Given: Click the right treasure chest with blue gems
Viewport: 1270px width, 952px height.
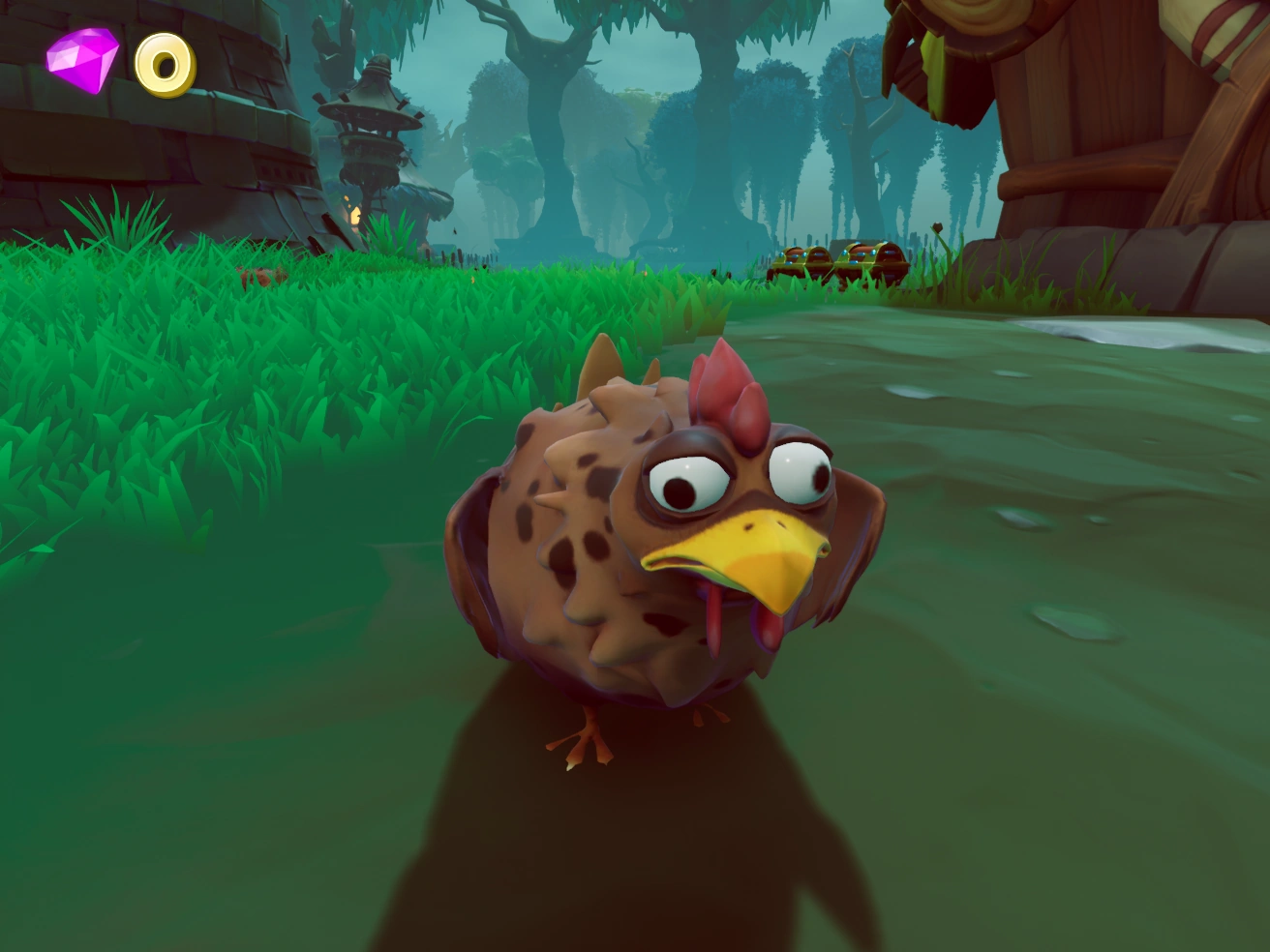Looking at the screenshot, I should pyautogui.click(x=871, y=257).
